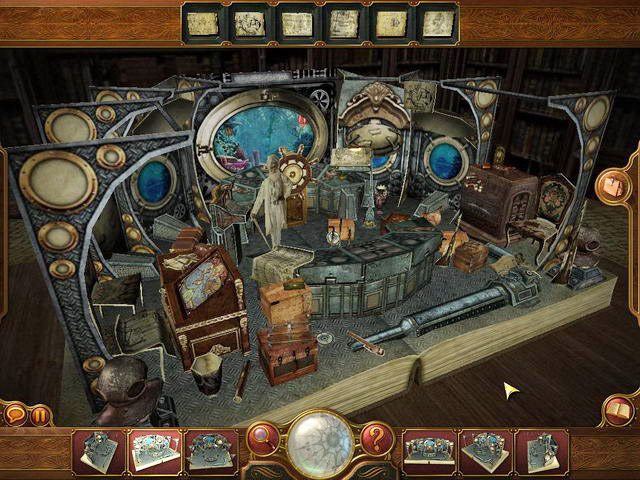640x480 pixels.
Task: Open the journal book icon
Action: [x=618, y=410]
